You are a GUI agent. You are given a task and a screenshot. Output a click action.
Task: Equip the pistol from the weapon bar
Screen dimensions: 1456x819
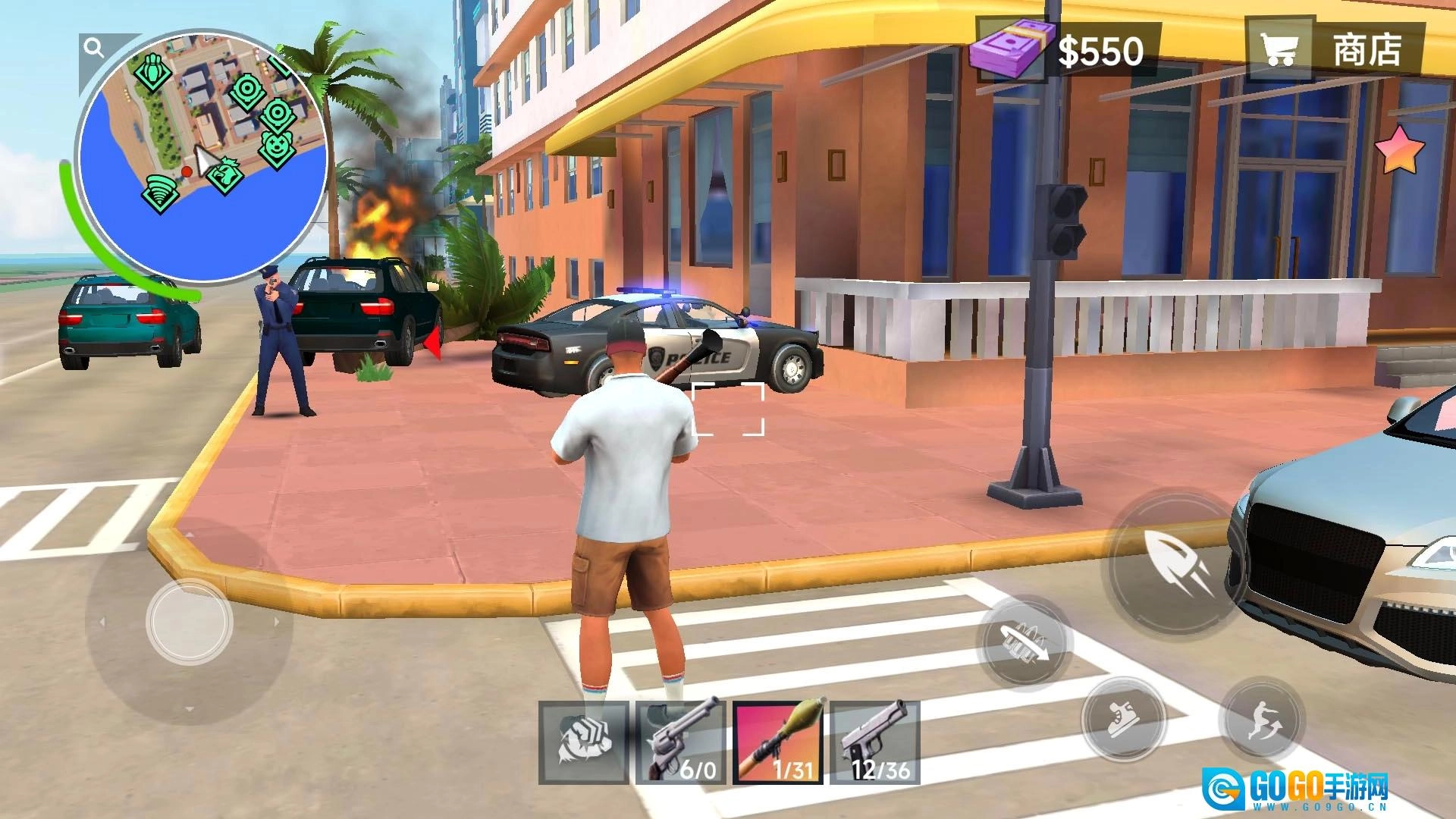point(875,742)
